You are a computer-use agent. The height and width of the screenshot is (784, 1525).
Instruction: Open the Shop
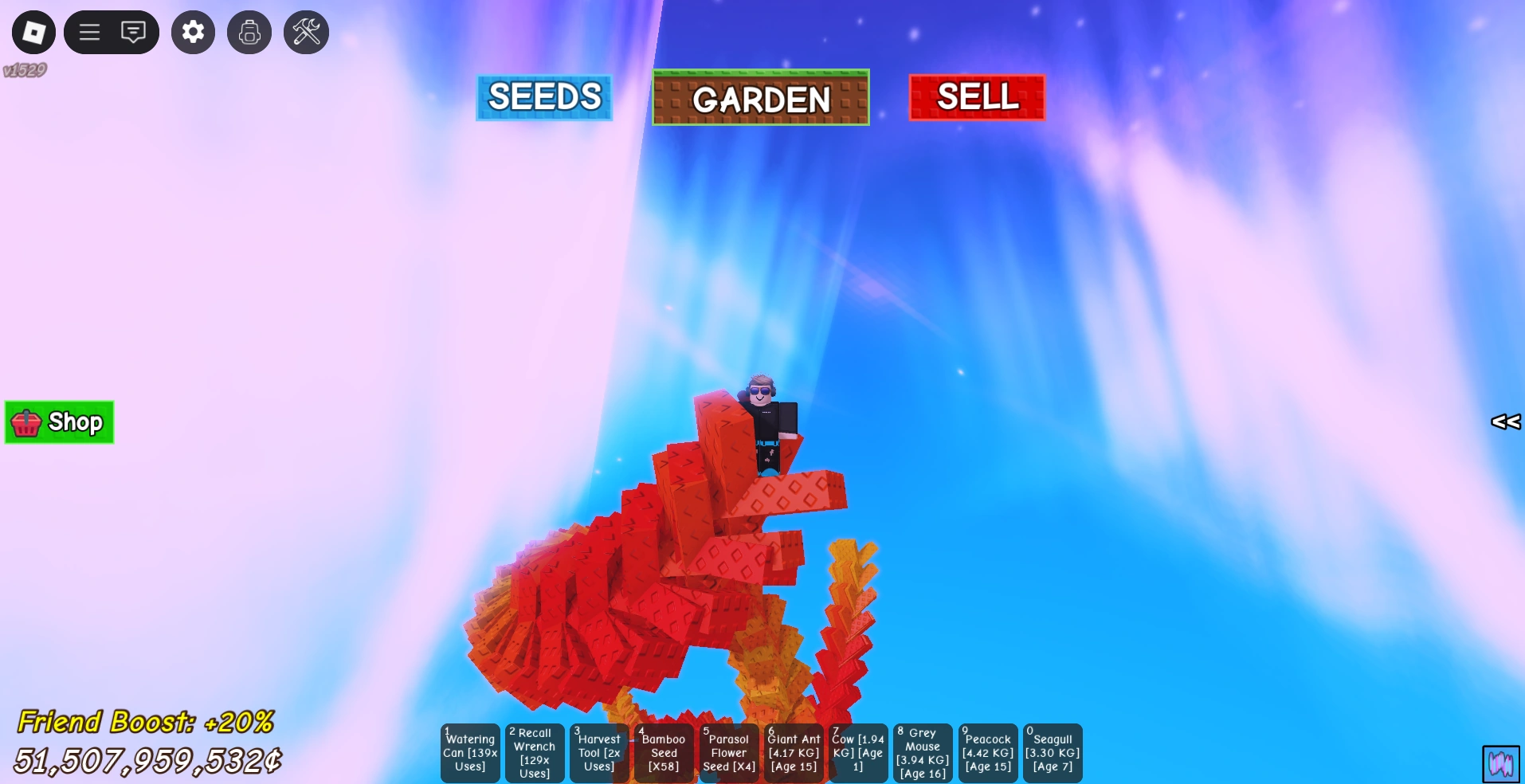(x=58, y=422)
